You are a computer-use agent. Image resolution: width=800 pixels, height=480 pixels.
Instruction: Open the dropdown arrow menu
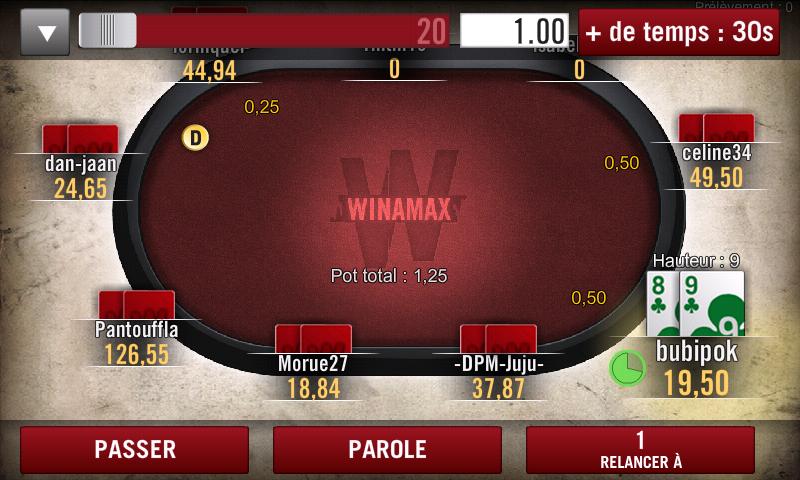coord(45,32)
